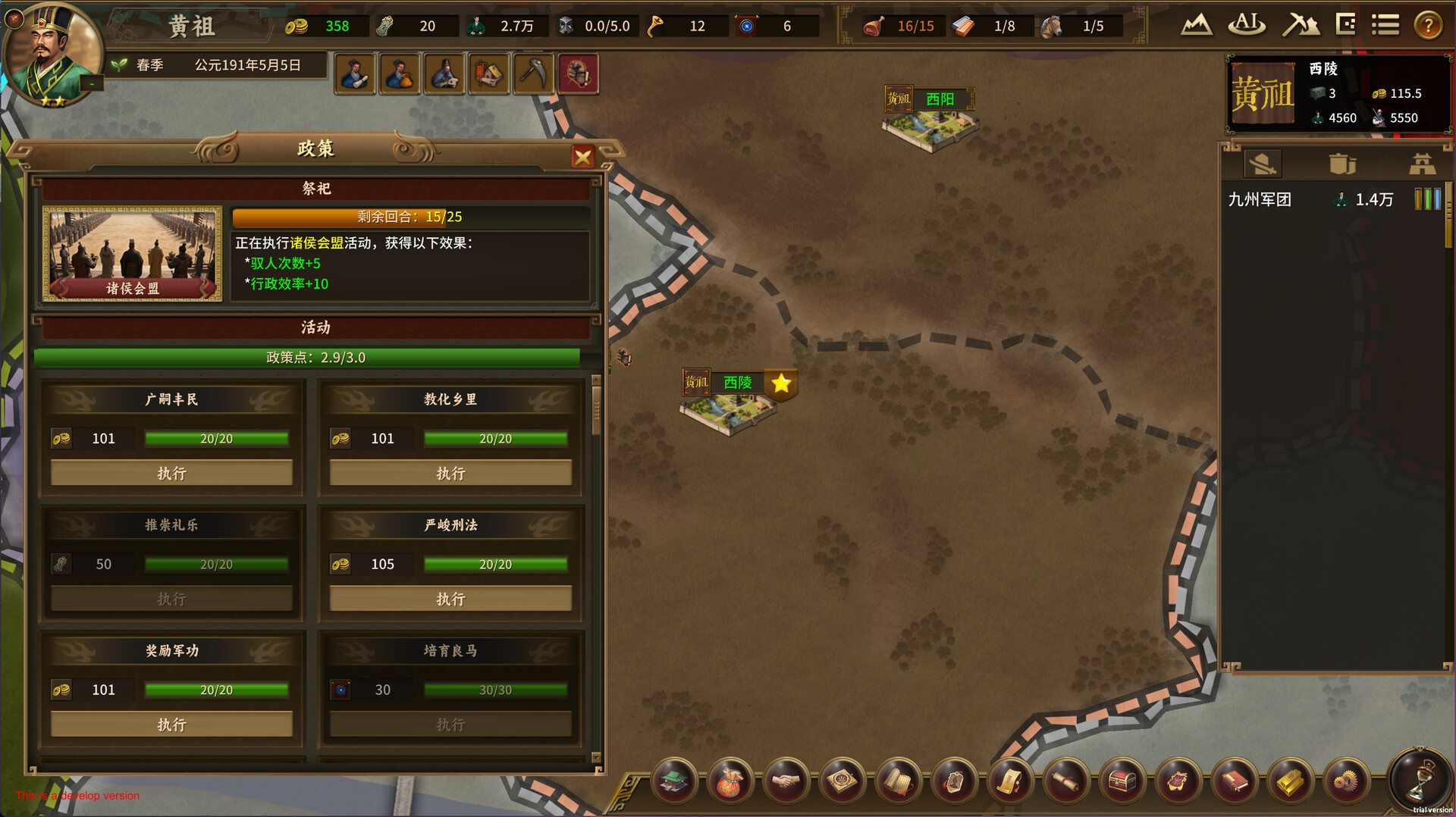The image size is (1456, 817).
Task: Execute the 奖励军功 policy
Action: (x=171, y=725)
